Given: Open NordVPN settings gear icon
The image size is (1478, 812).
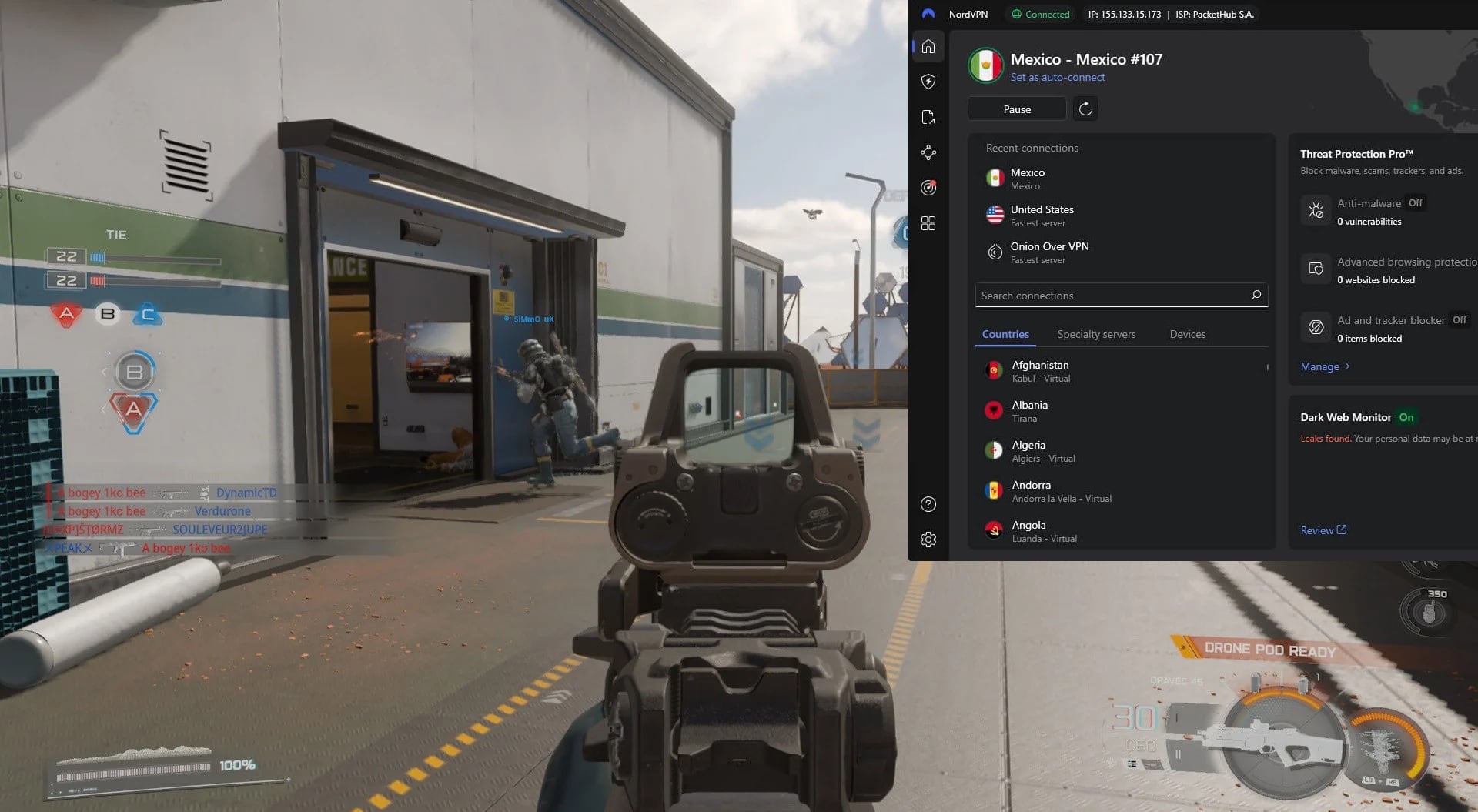Looking at the screenshot, I should 928,540.
